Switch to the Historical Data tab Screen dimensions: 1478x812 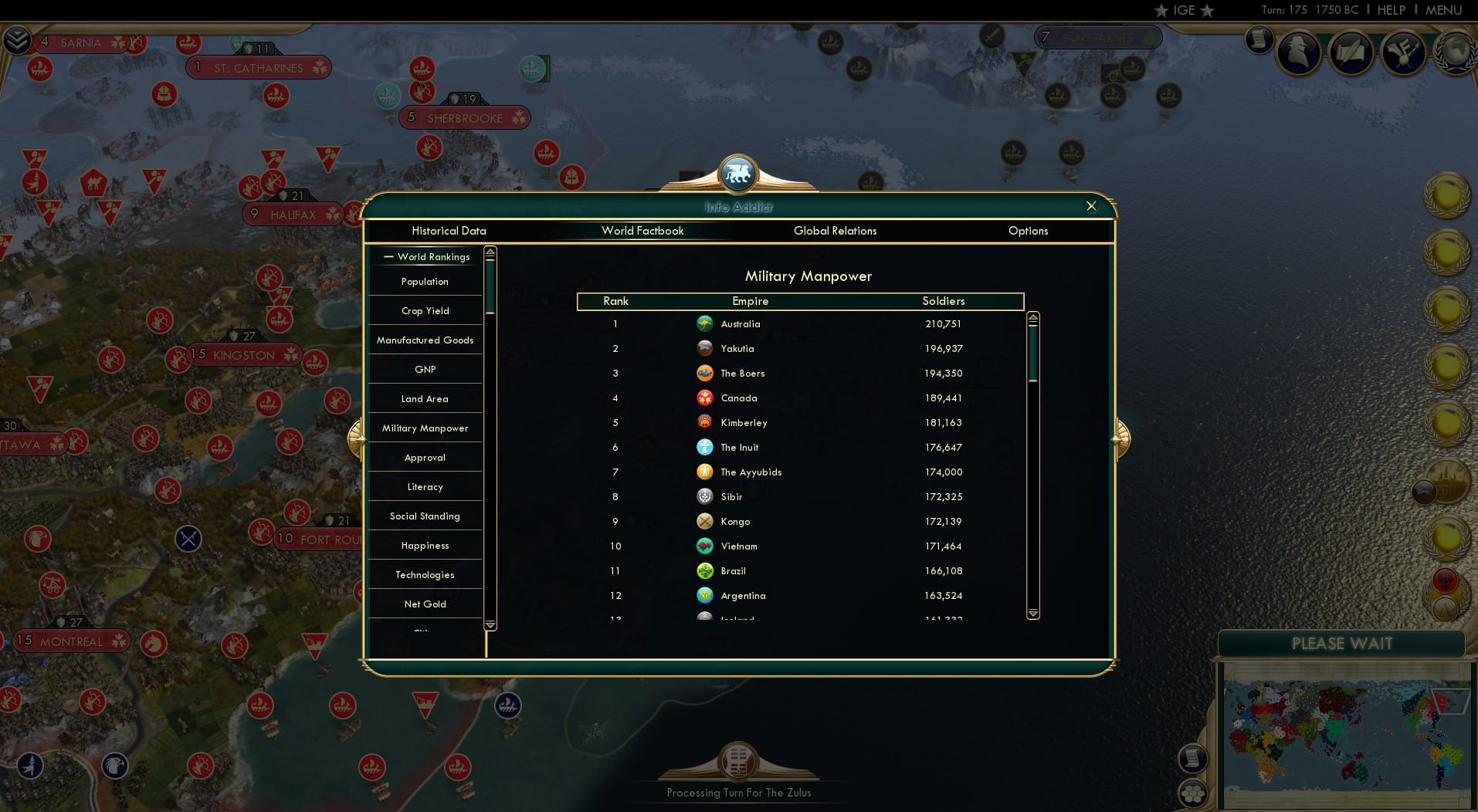(449, 231)
